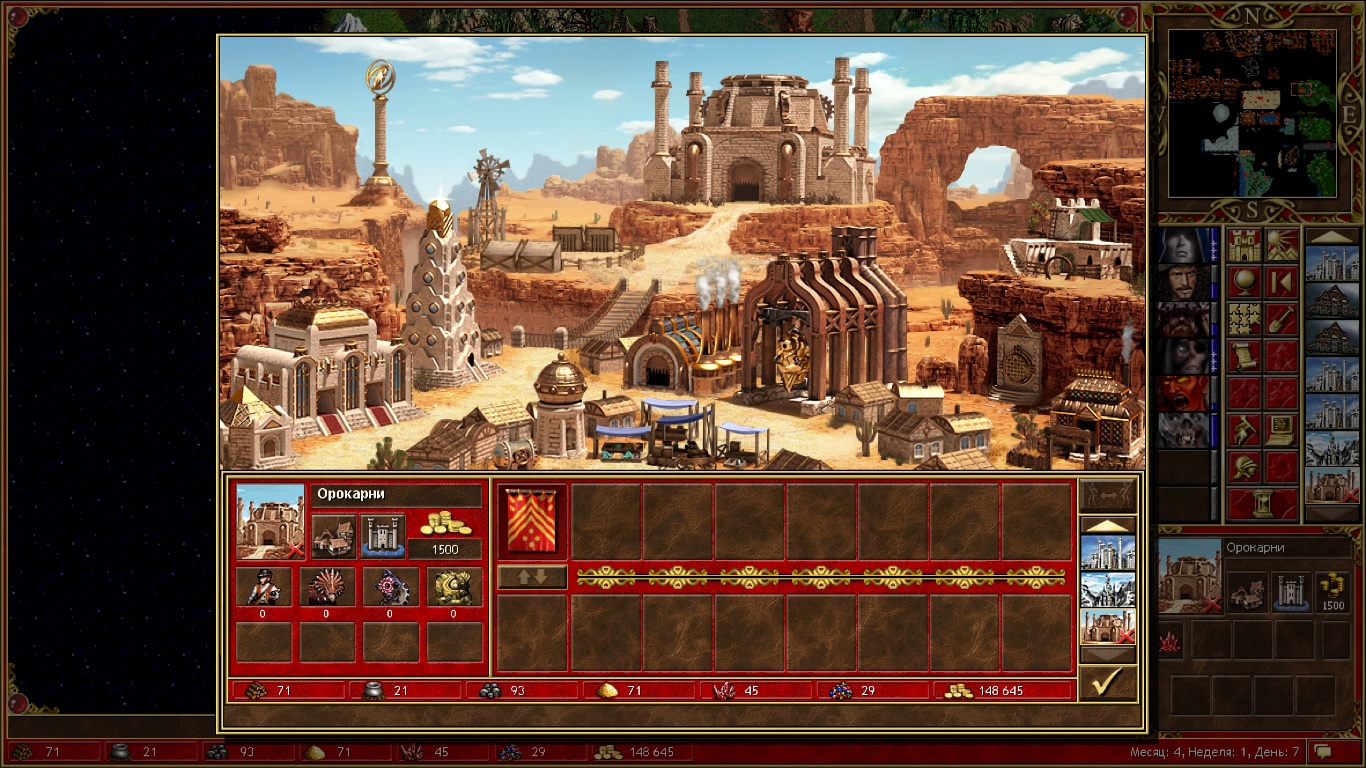The height and width of the screenshot is (768, 1366).
Task: Select the red garrison banner with gold chevrons
Action: pyautogui.click(x=532, y=521)
